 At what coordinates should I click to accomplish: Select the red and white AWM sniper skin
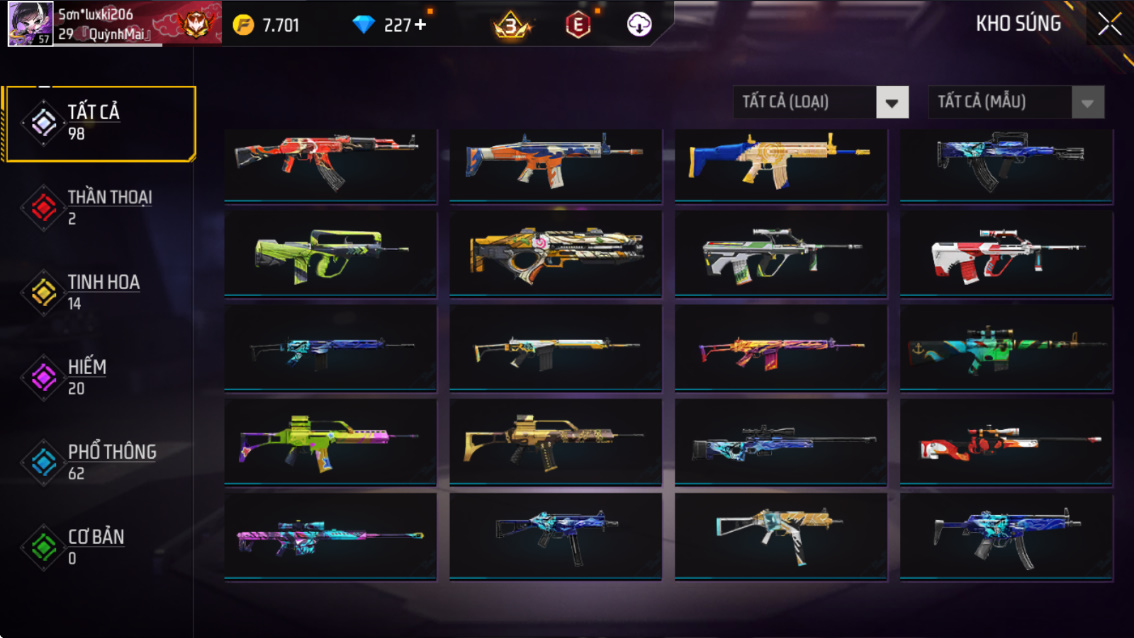(1006, 443)
